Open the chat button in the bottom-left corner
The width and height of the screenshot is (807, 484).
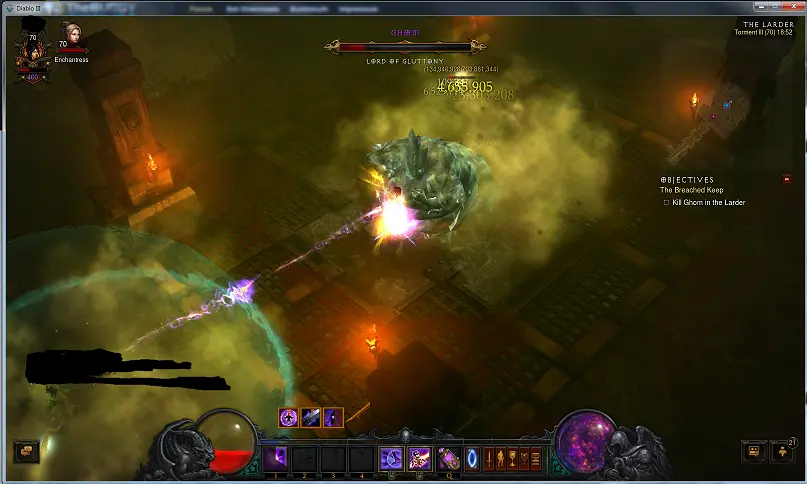pos(26,451)
